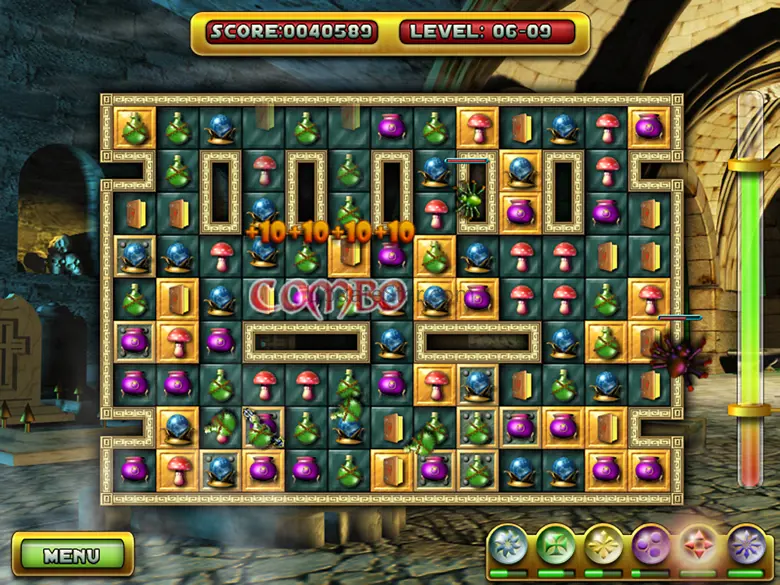Activate the silver-blue pinwheel star power-up orb
This screenshot has height=585, width=780.
pos(508,546)
